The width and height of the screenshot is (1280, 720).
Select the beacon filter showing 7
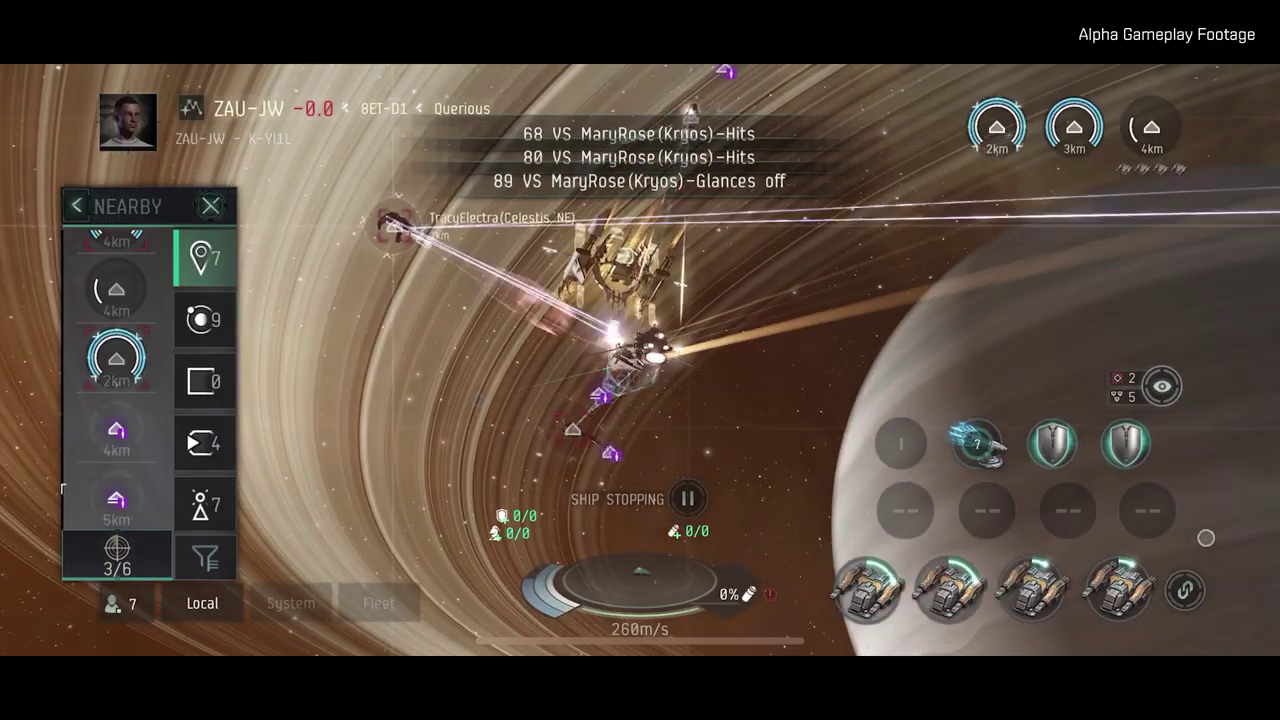click(x=205, y=505)
